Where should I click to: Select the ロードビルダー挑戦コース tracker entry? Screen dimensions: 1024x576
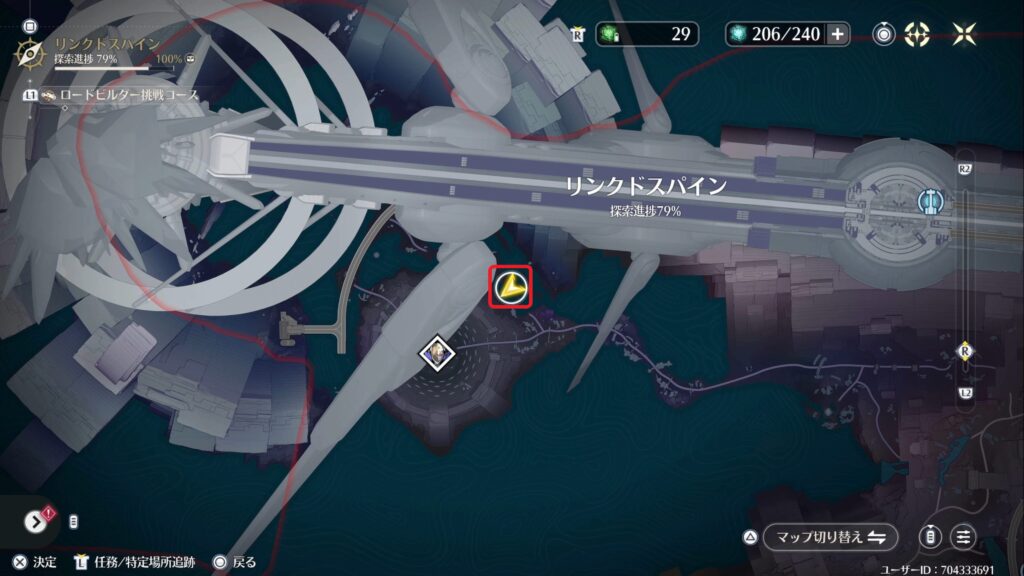pos(120,95)
